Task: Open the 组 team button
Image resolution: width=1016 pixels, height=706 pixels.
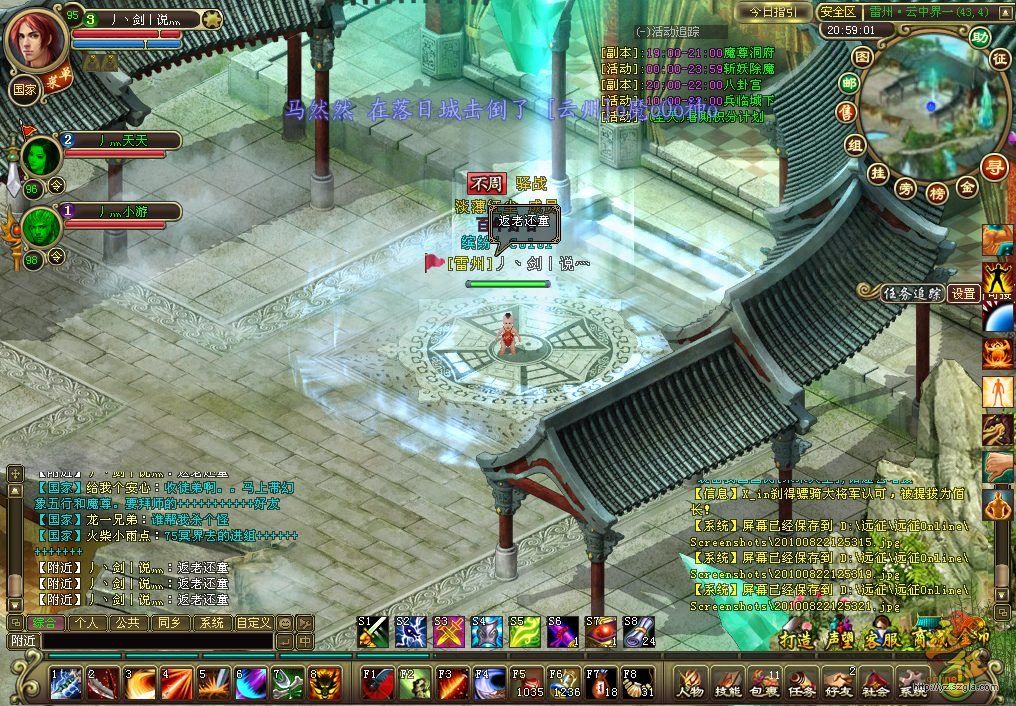Action: click(855, 144)
